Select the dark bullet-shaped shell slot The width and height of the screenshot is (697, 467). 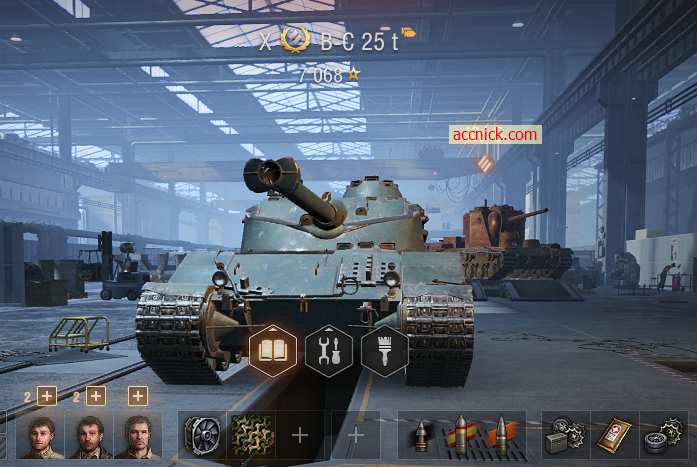coord(422,437)
